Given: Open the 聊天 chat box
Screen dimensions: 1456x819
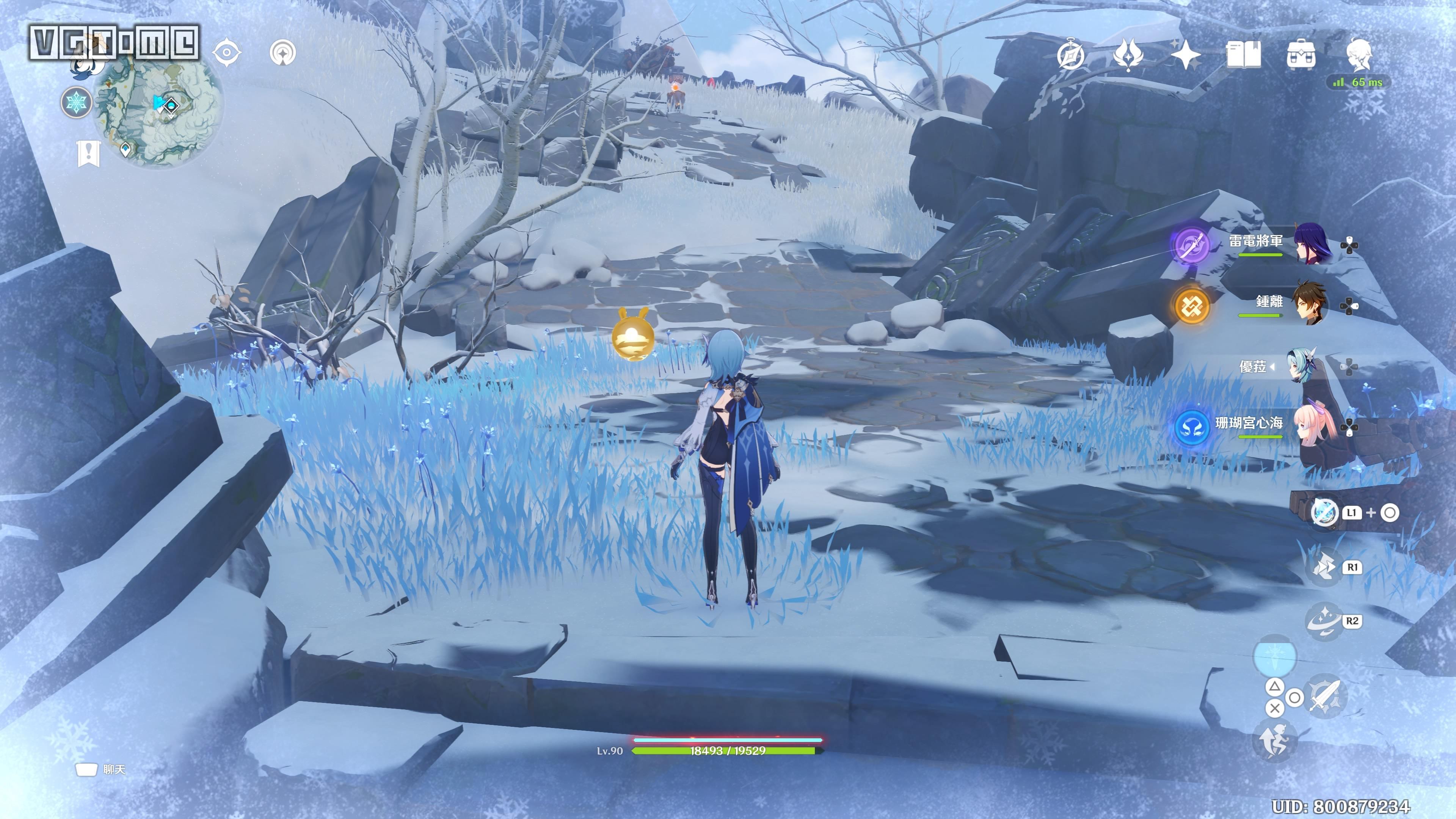Looking at the screenshot, I should coord(100,769).
